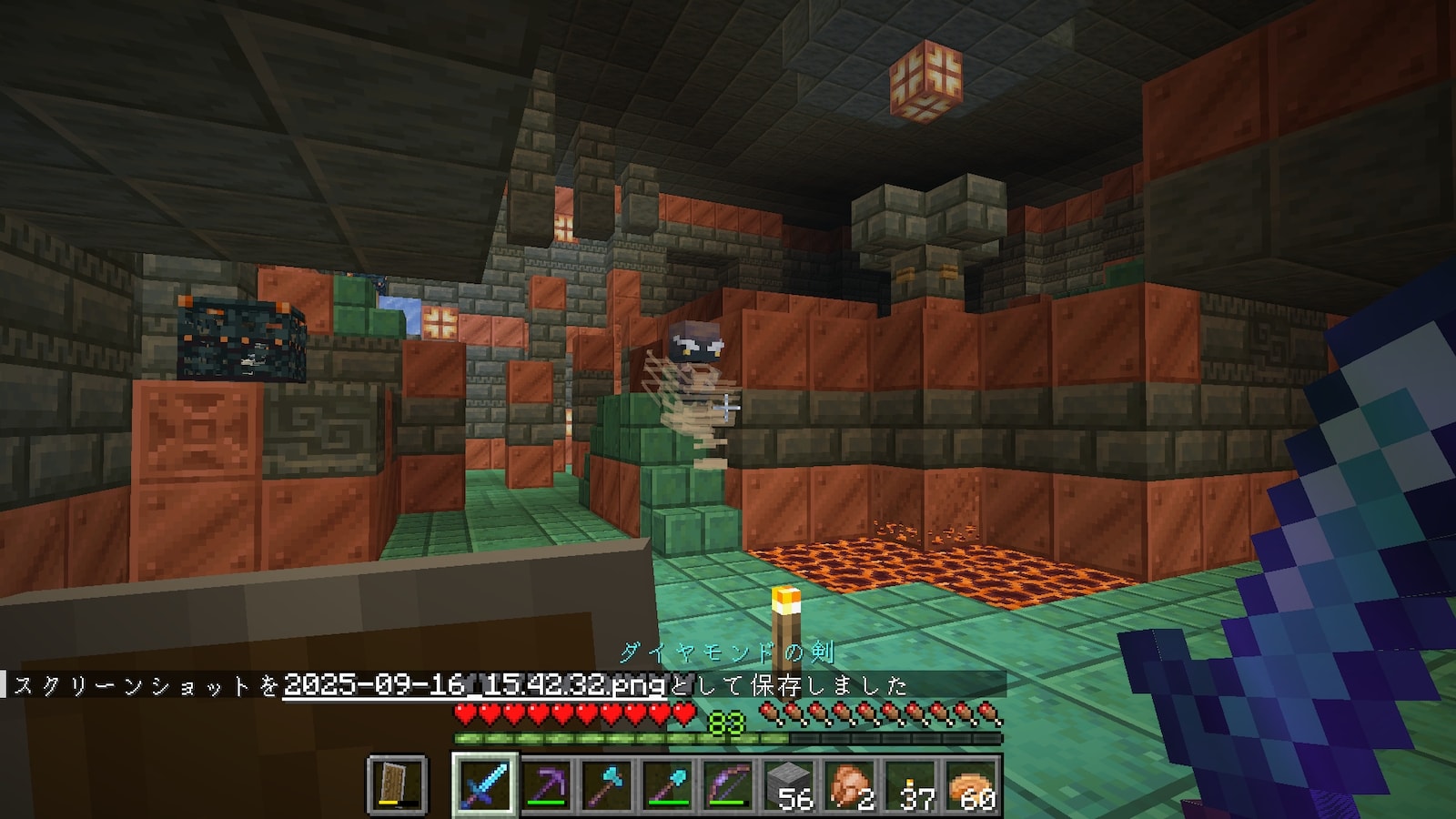Select the cooked chicken slot
Viewport: 1456px width, 819px height.
click(x=851, y=784)
